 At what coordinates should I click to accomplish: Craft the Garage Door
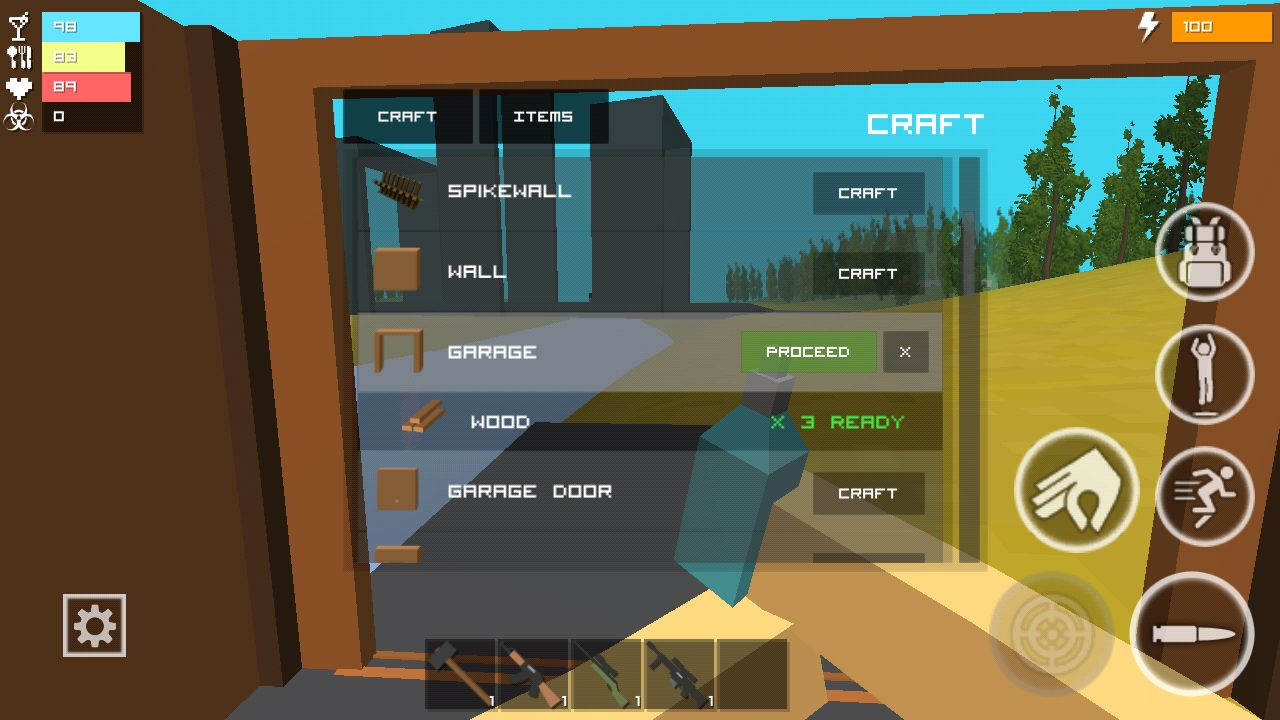[867, 493]
